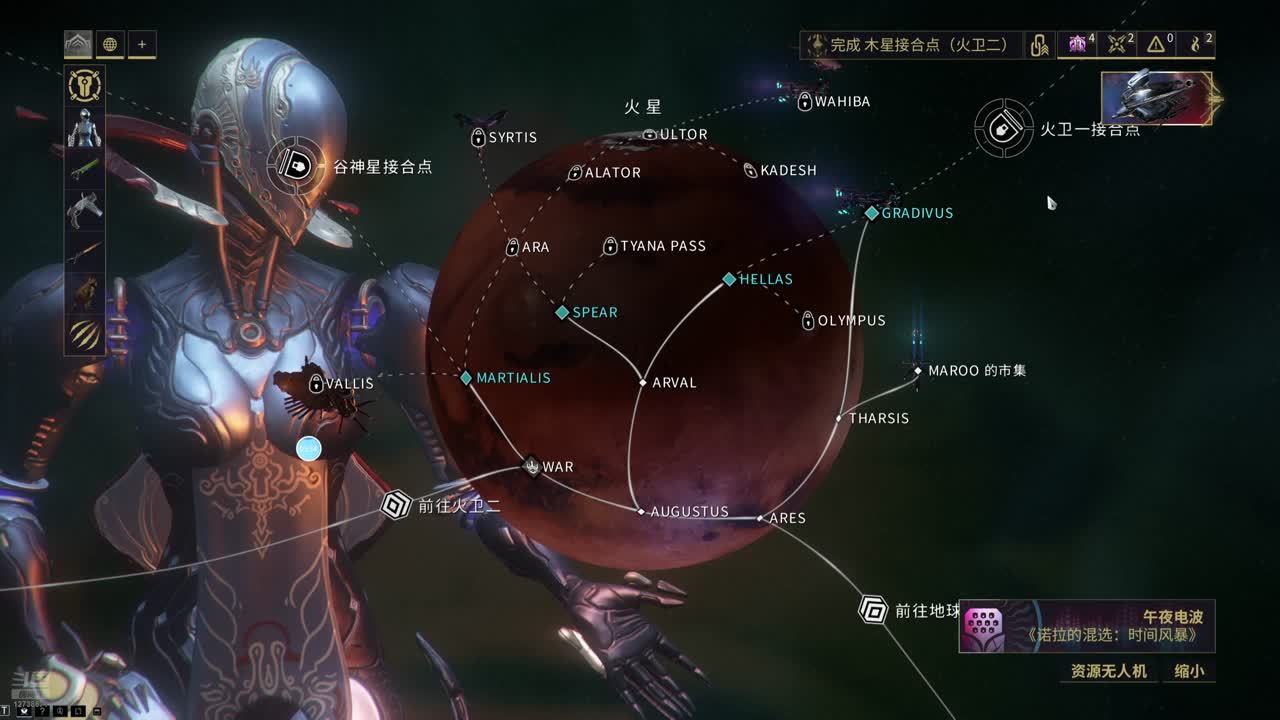Pick the THARSIS node
The width and height of the screenshot is (1280, 720).
(x=840, y=418)
